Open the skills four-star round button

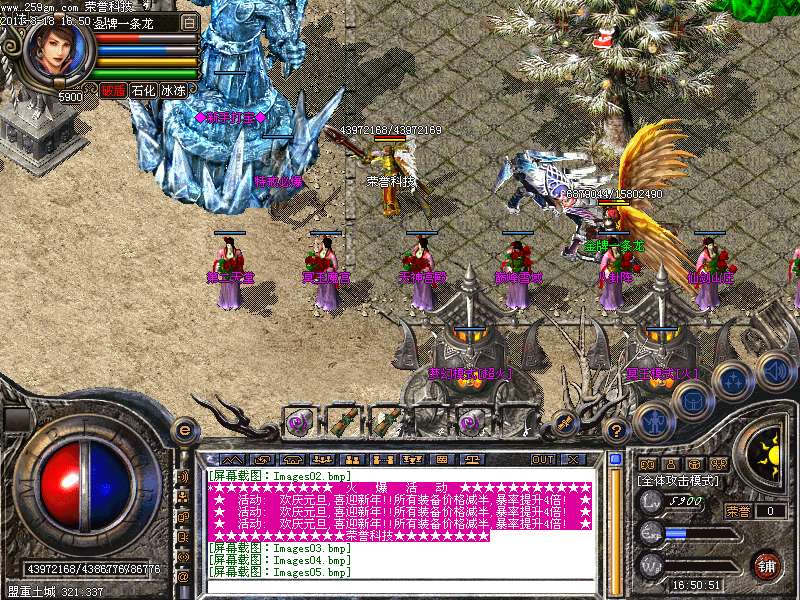click(x=732, y=380)
